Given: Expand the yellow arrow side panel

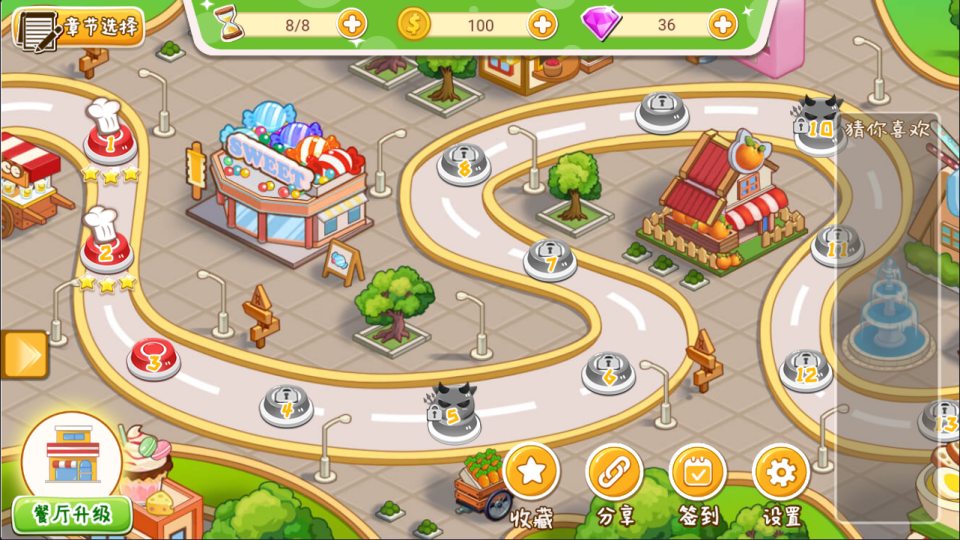Looking at the screenshot, I should 24,355.
